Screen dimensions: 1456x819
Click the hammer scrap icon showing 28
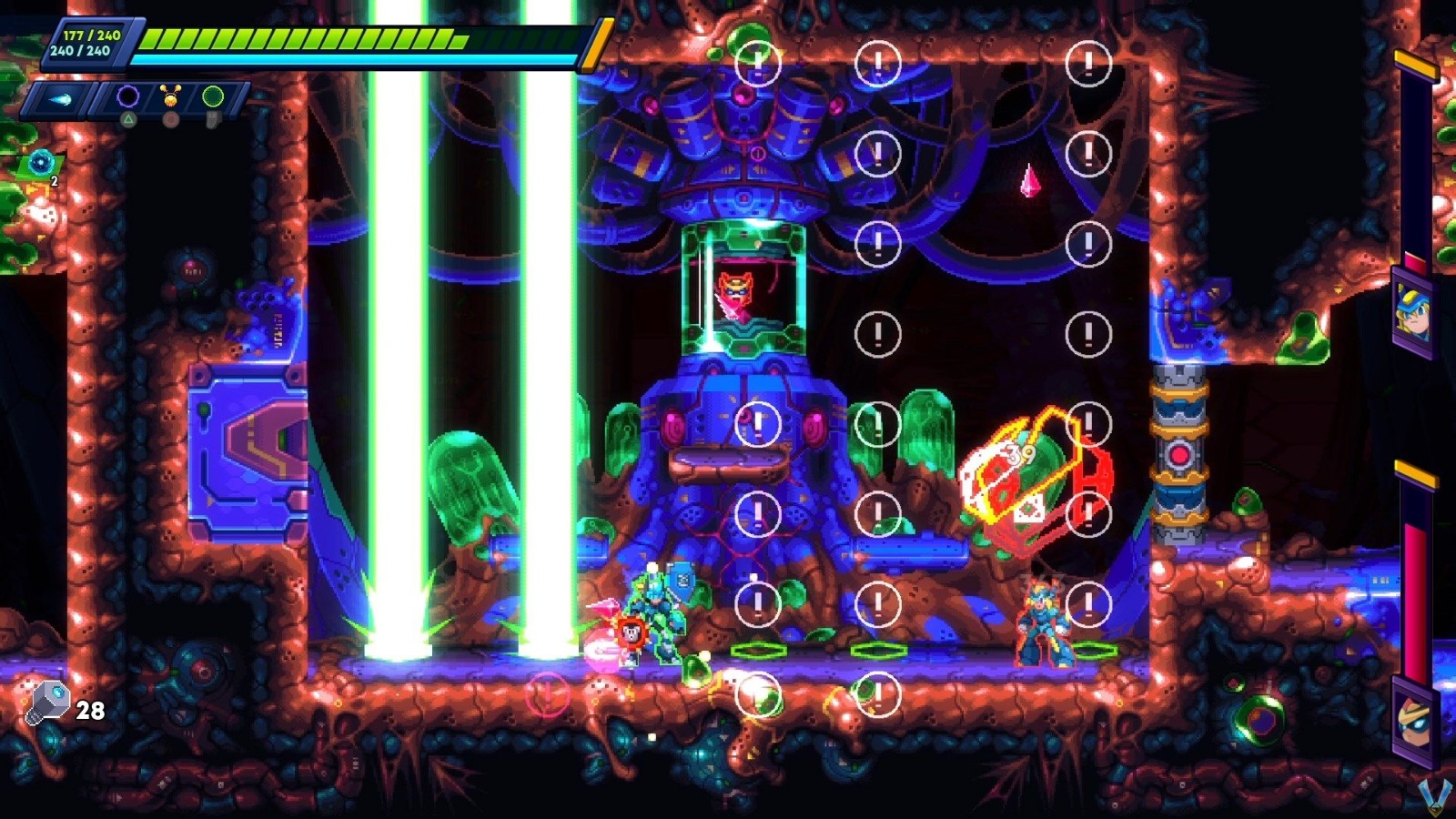[50, 701]
